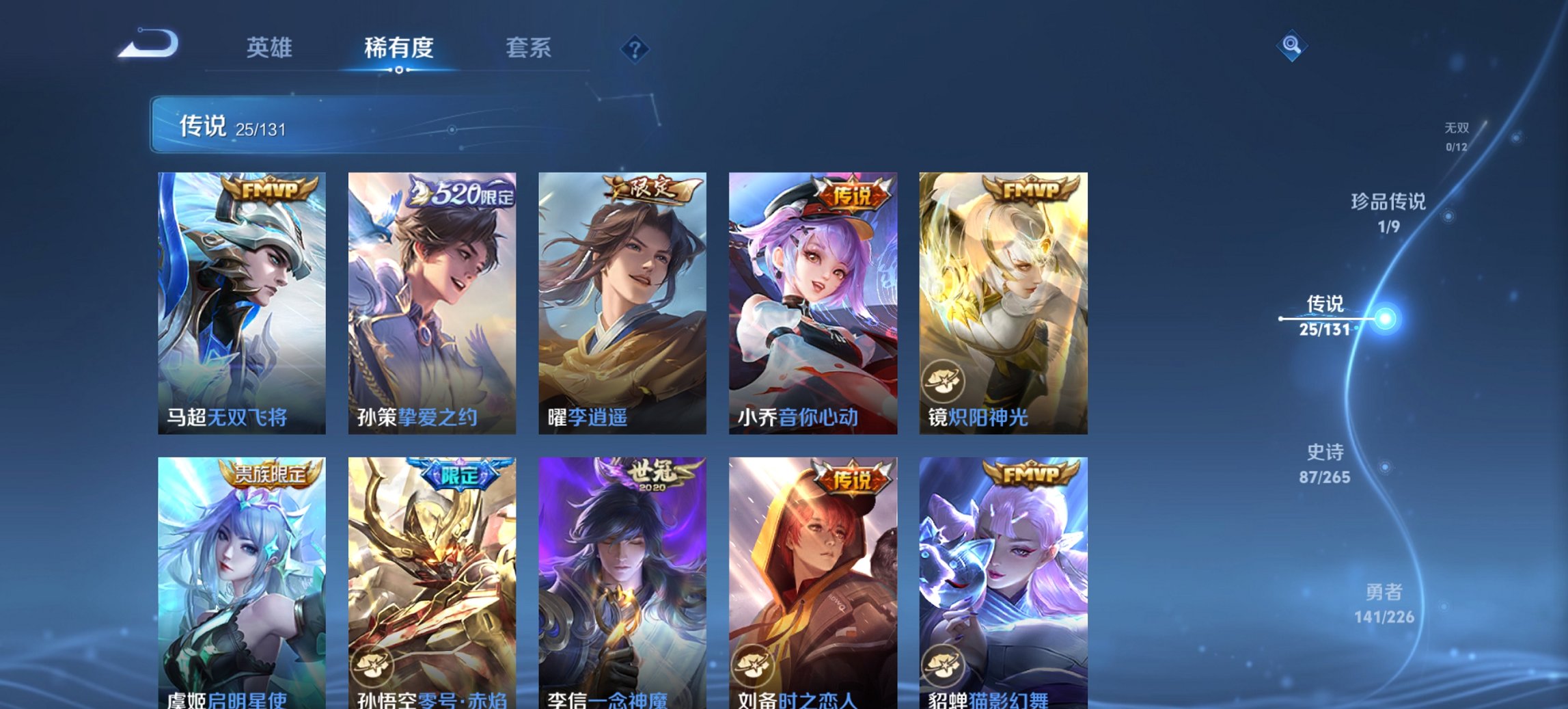Switch to the 套系 tab
The height and width of the screenshot is (709, 1568).
click(529, 48)
